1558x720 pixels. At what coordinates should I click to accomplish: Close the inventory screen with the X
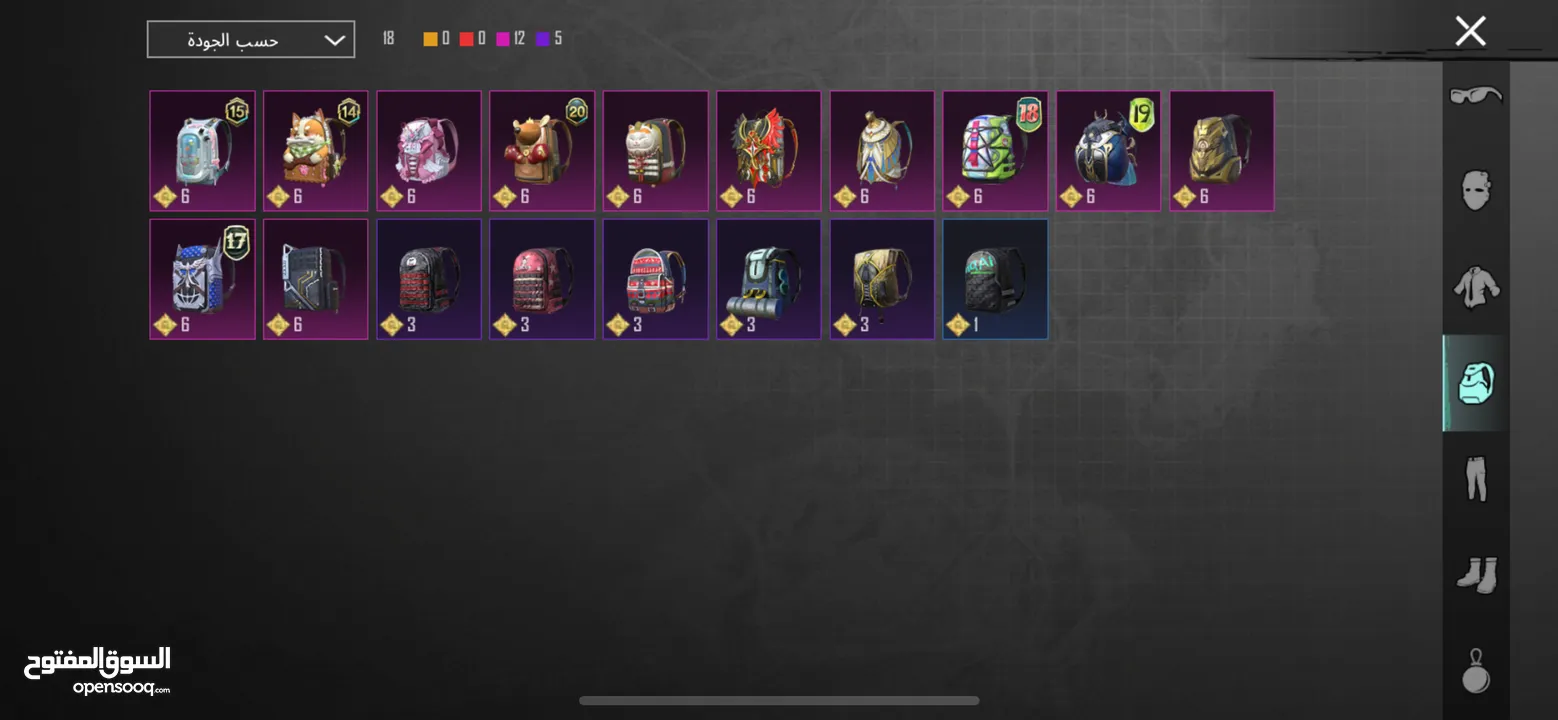point(1470,32)
